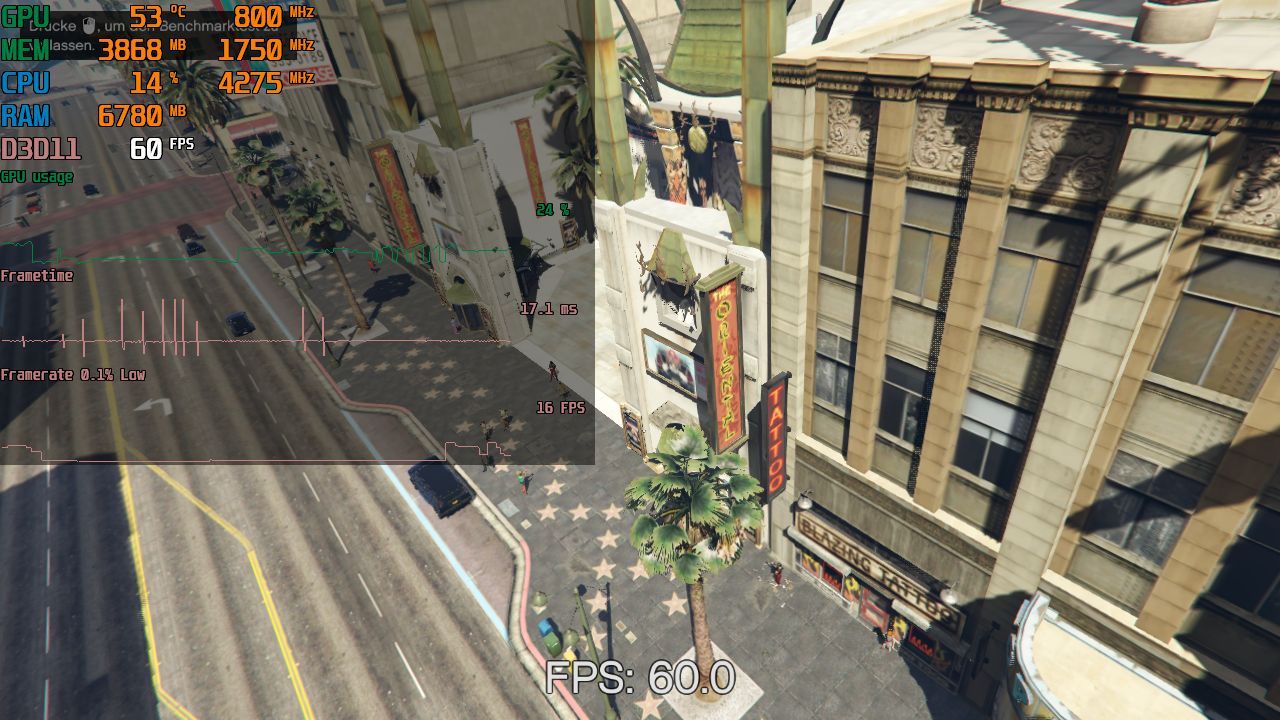
Task: Select the RAM usage sensor label
Action: (25, 116)
